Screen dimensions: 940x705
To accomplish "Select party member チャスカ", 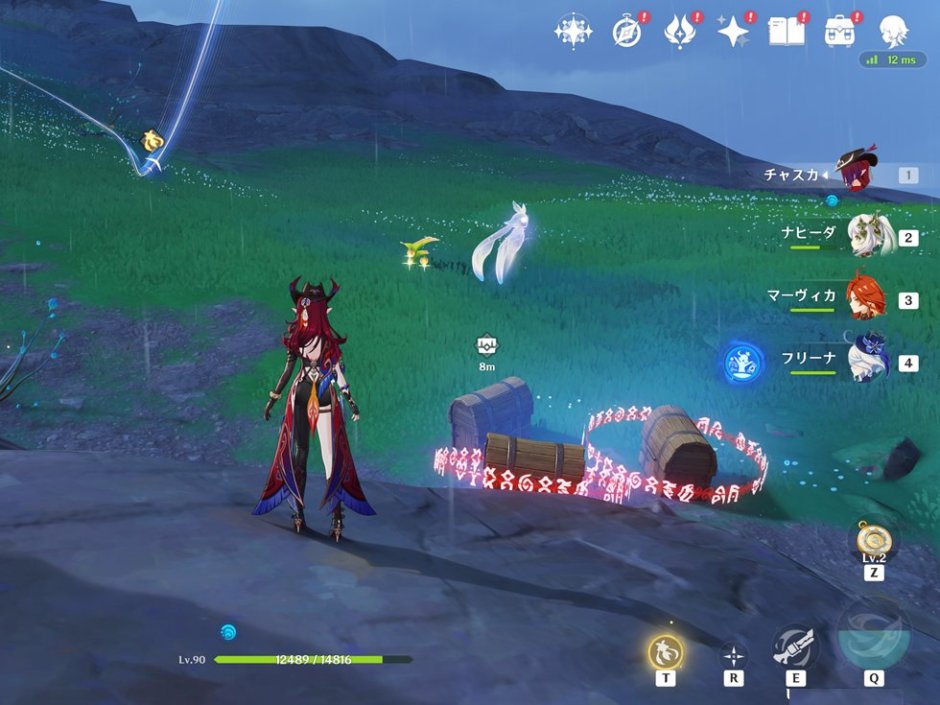I will pos(856,175).
